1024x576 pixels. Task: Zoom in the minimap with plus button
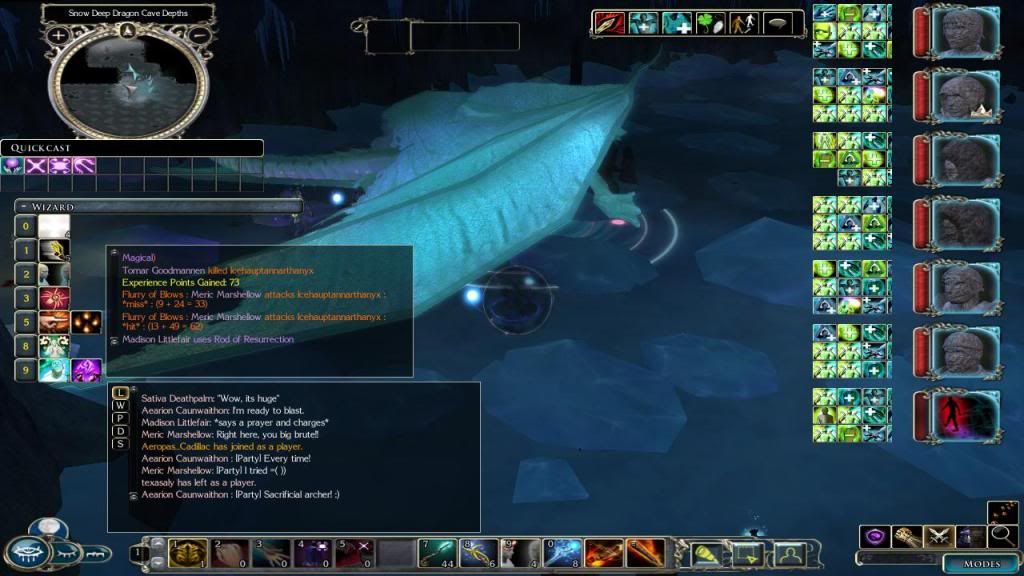(x=59, y=35)
